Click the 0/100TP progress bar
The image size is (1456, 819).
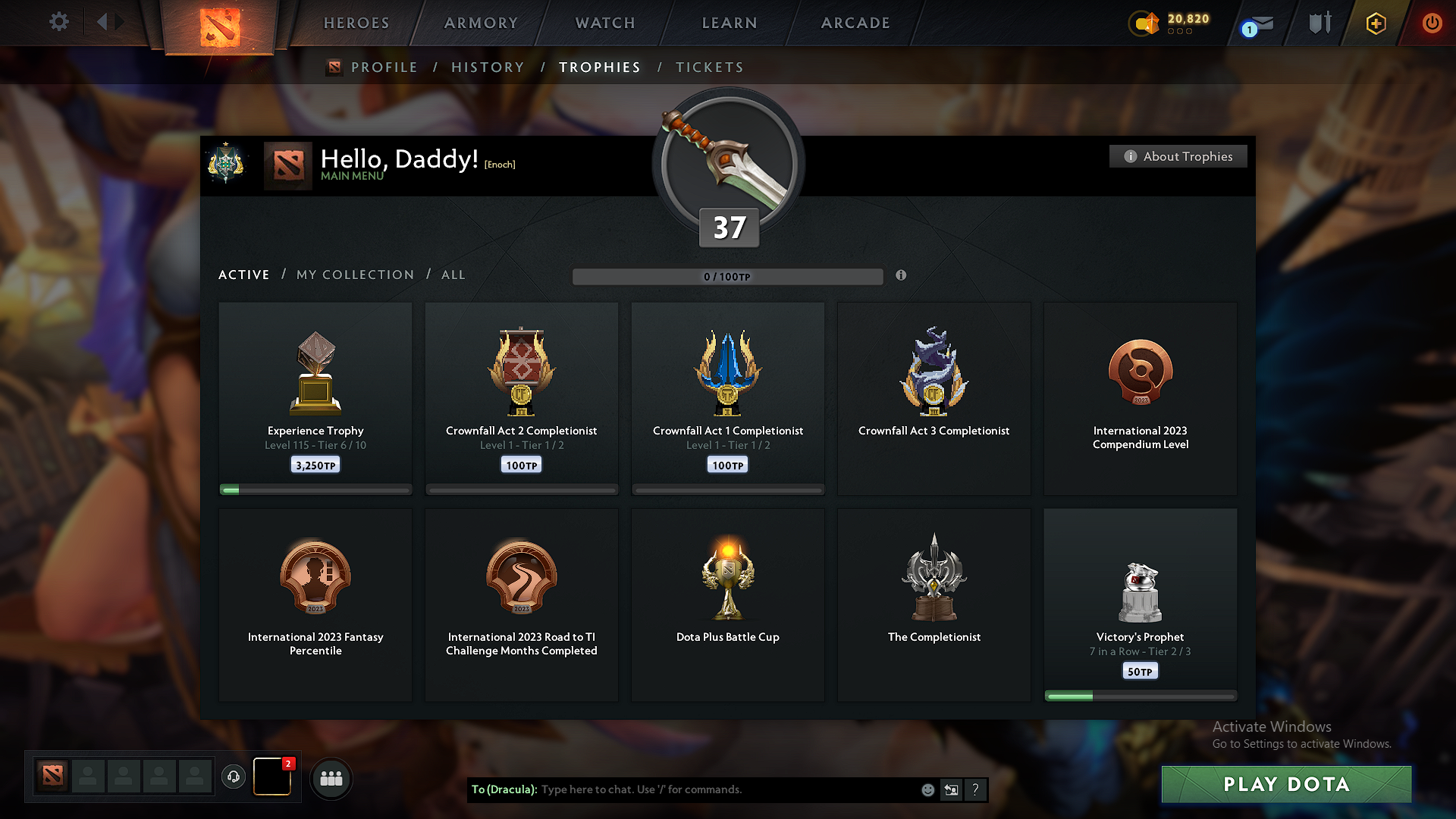pyautogui.click(x=728, y=276)
